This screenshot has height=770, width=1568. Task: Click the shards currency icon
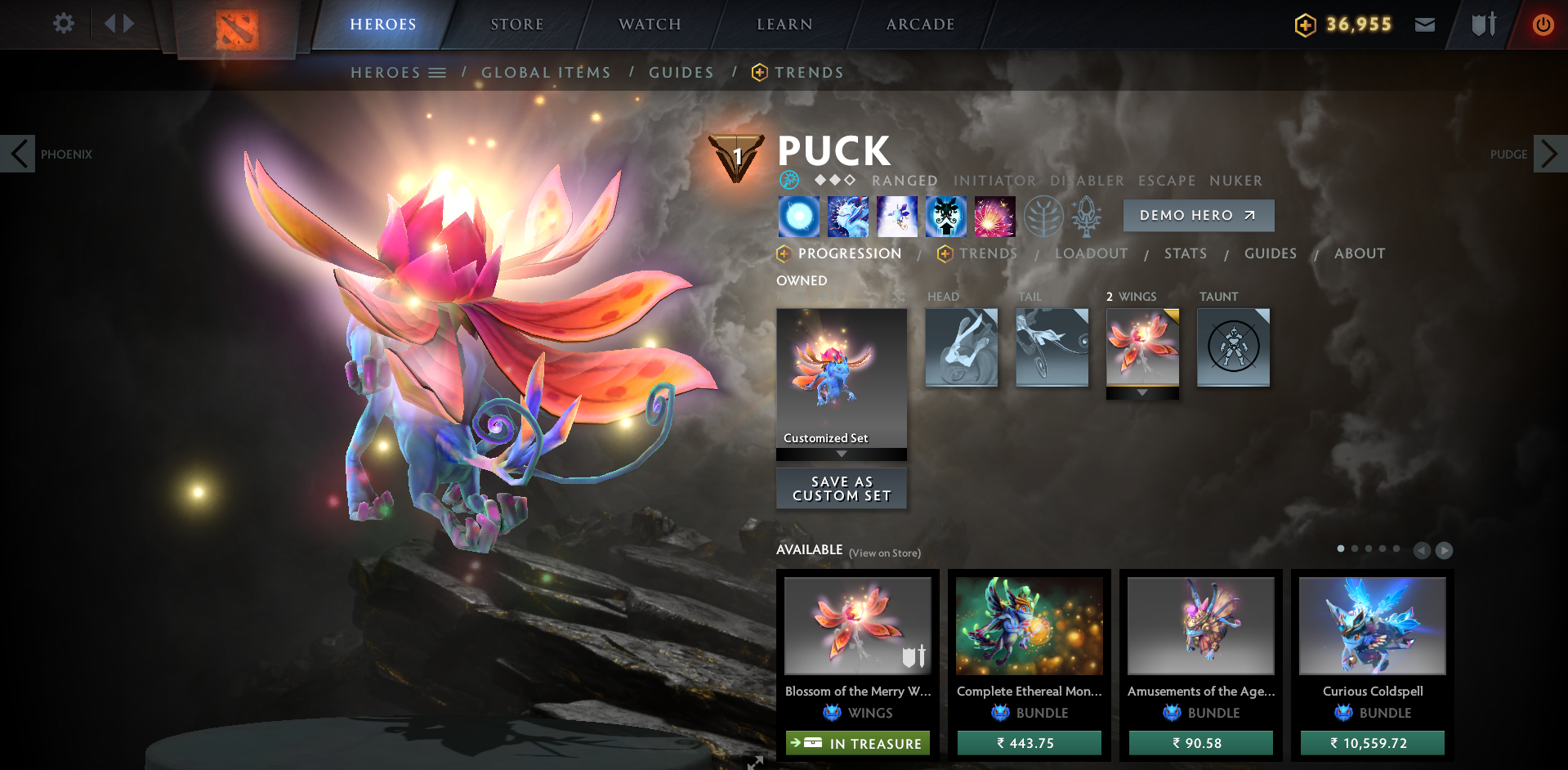point(1307,25)
